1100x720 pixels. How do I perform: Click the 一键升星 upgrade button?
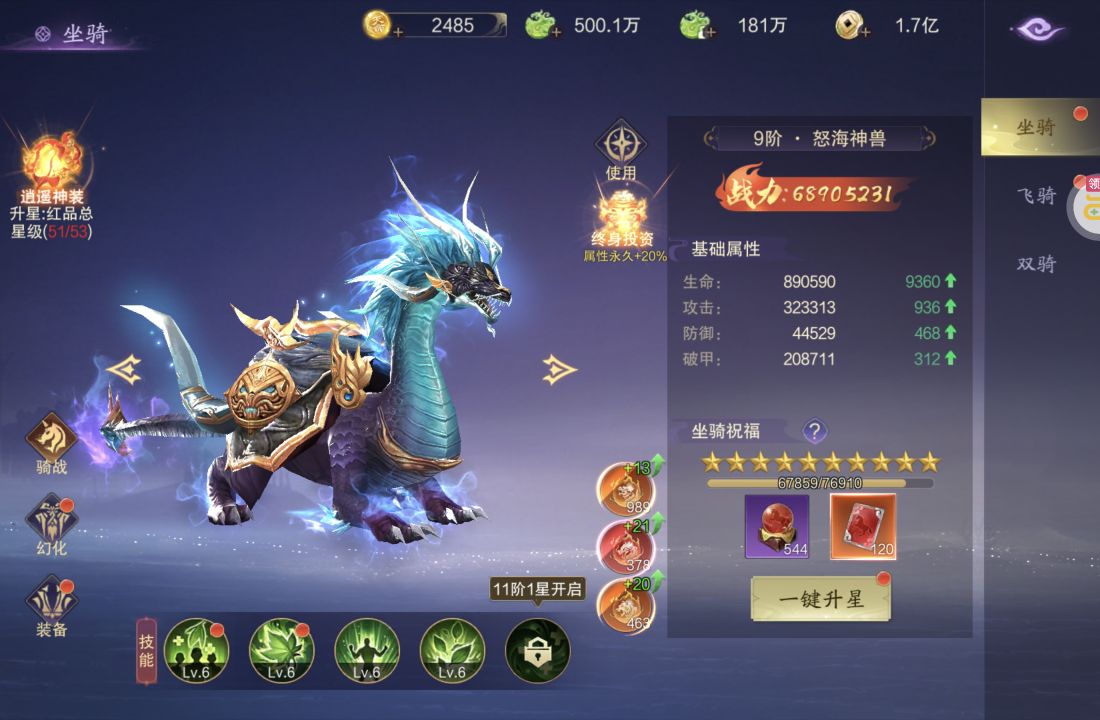click(x=820, y=599)
